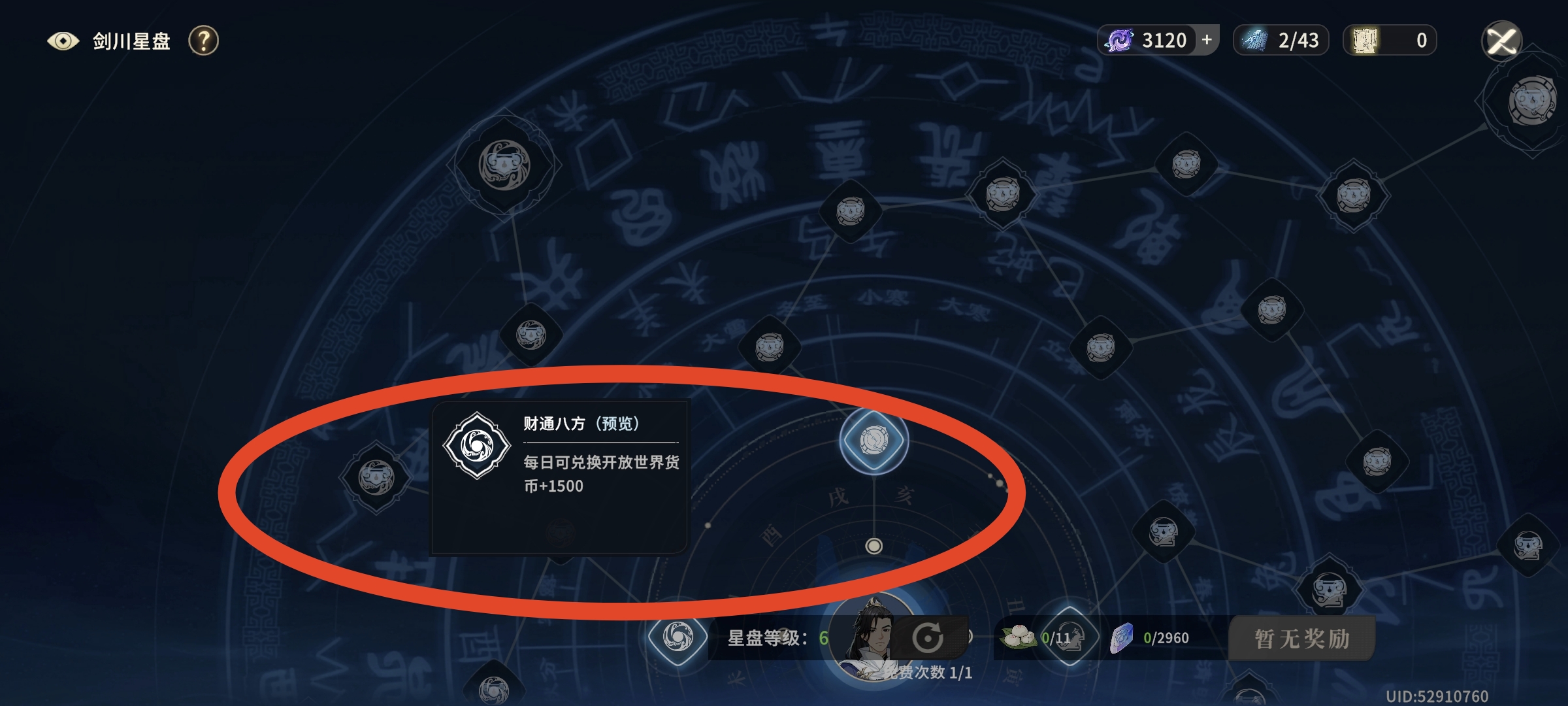Click the blue feather resource icon showing 2/43
Viewport: 1568px width, 706px height.
[1253, 39]
